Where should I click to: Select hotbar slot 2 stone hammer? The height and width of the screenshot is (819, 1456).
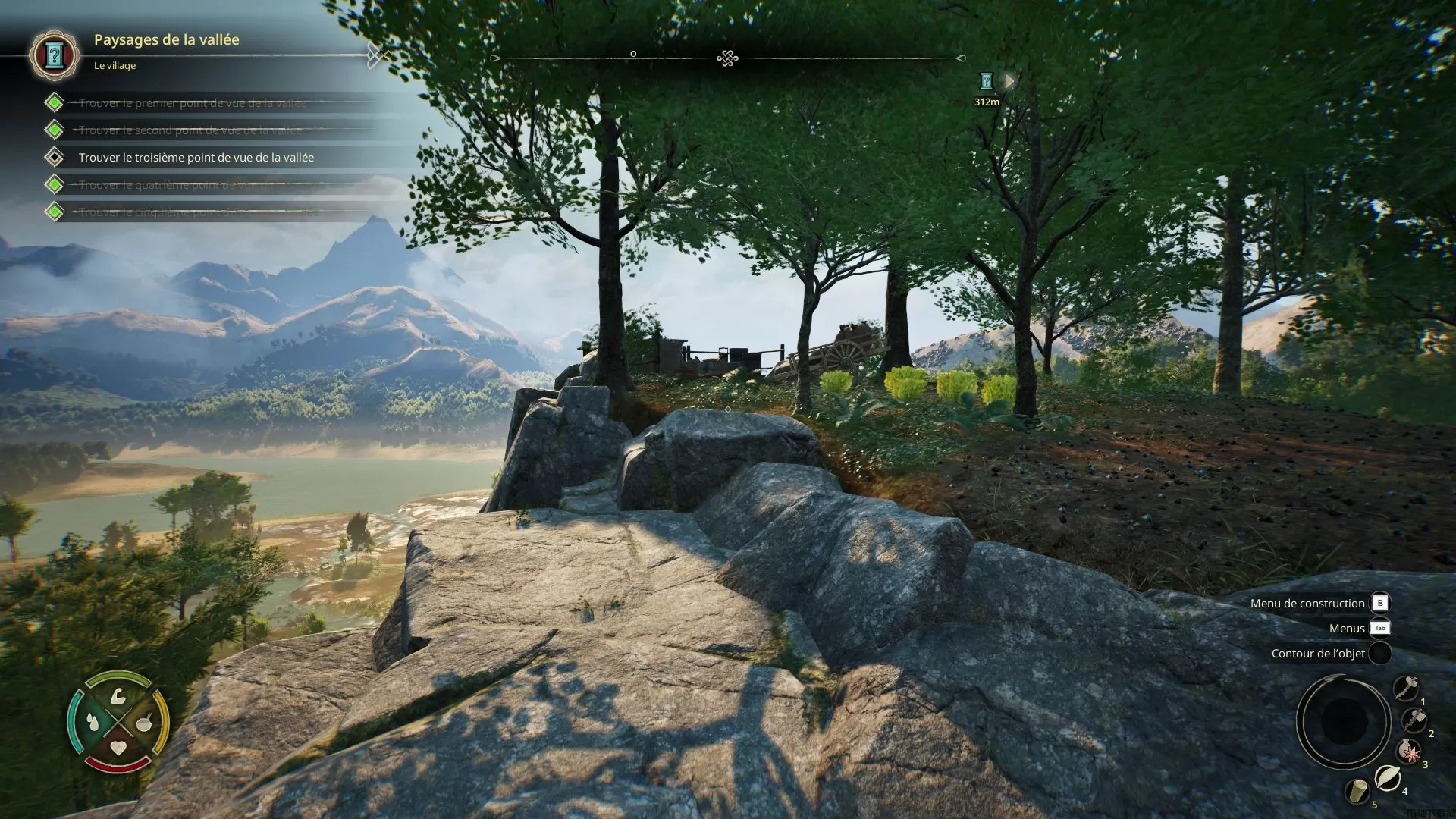coord(1414,720)
